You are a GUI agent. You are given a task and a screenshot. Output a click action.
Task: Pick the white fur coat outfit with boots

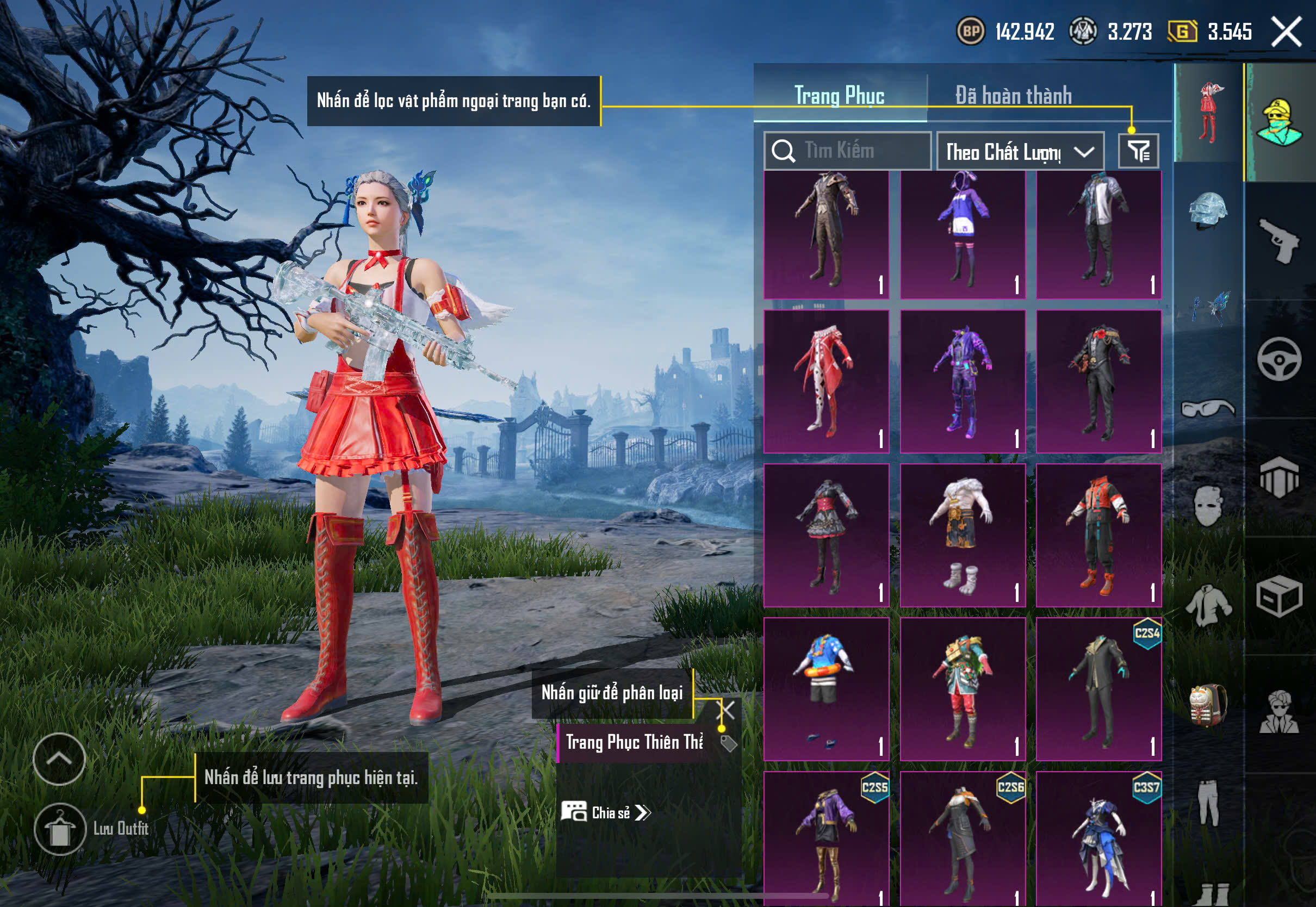point(963,535)
